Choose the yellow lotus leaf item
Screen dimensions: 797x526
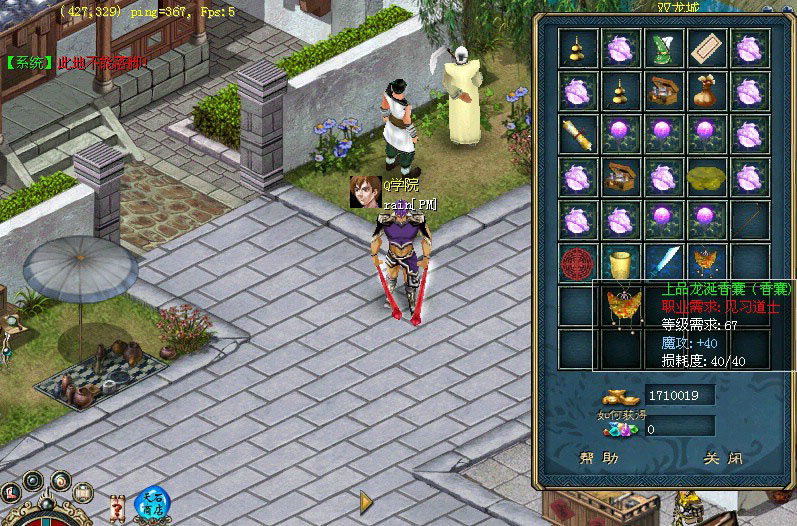708,177
